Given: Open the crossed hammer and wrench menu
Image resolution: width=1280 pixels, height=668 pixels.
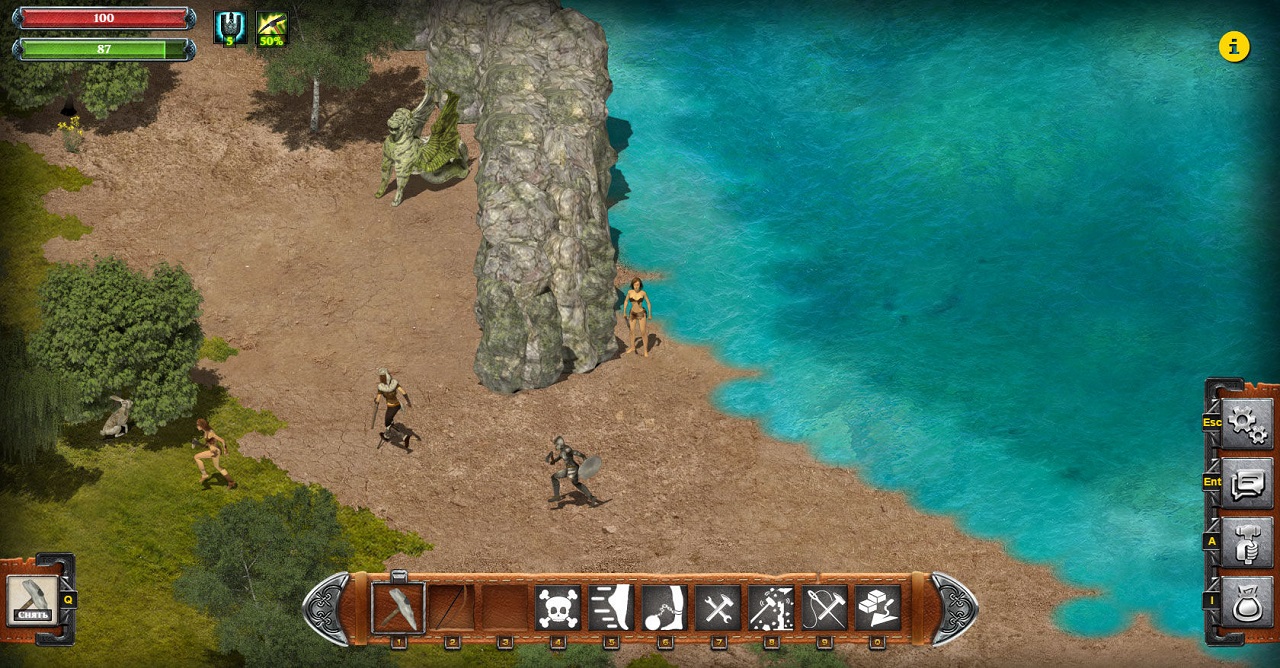Looking at the screenshot, I should coord(718,608).
